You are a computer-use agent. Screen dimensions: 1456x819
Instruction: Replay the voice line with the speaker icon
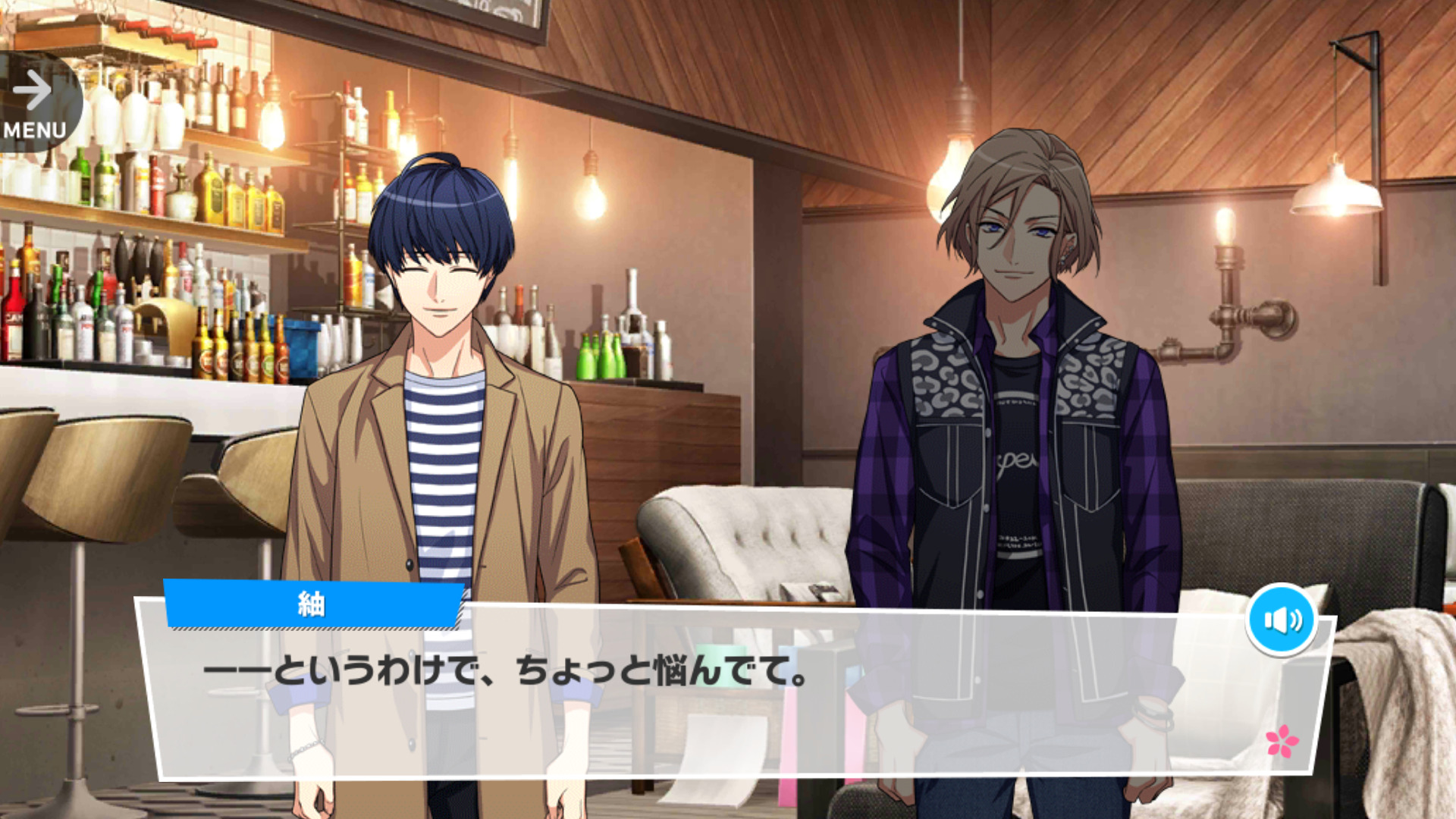point(1282,620)
